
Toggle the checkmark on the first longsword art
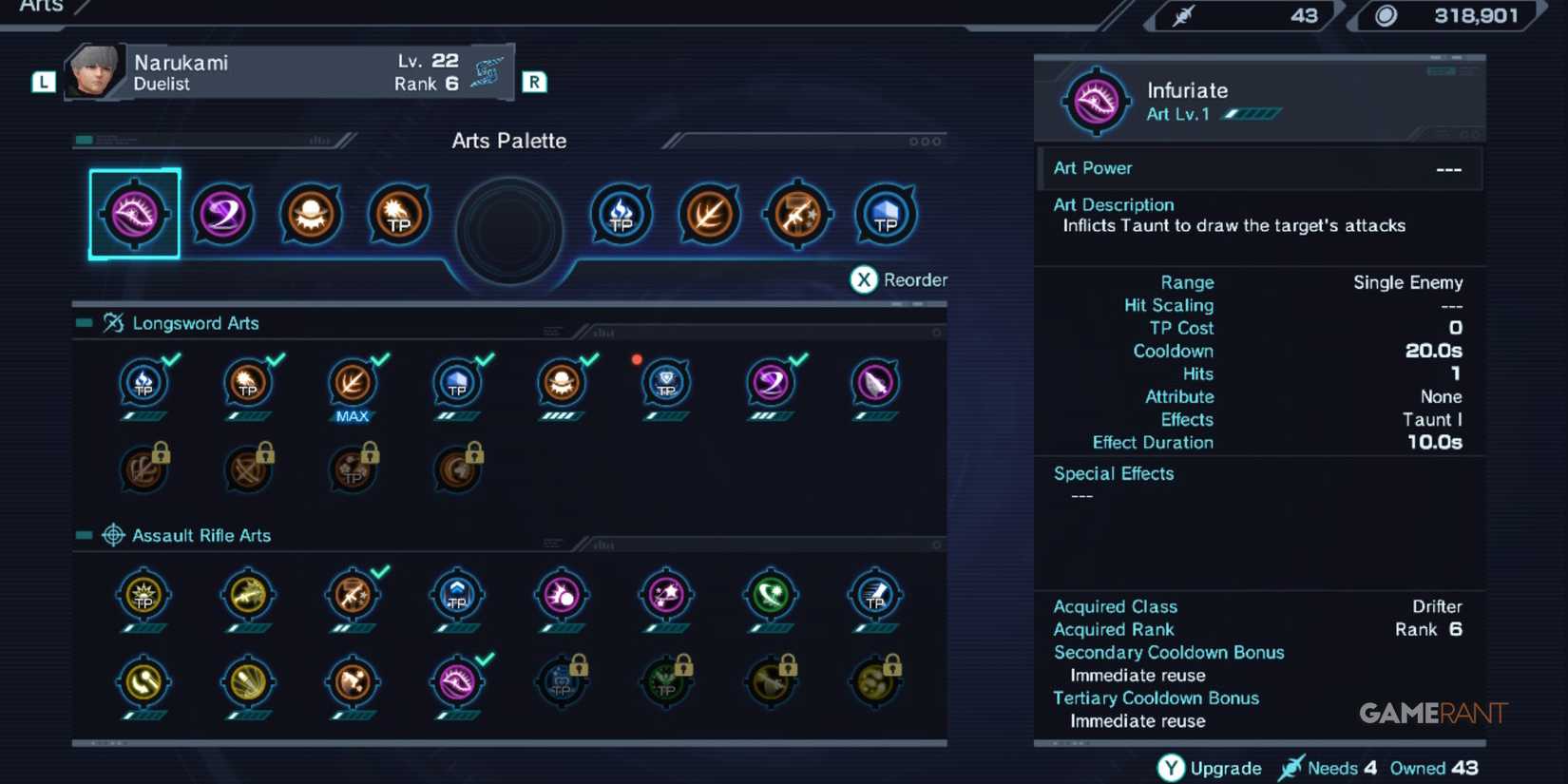pyautogui.click(x=143, y=385)
